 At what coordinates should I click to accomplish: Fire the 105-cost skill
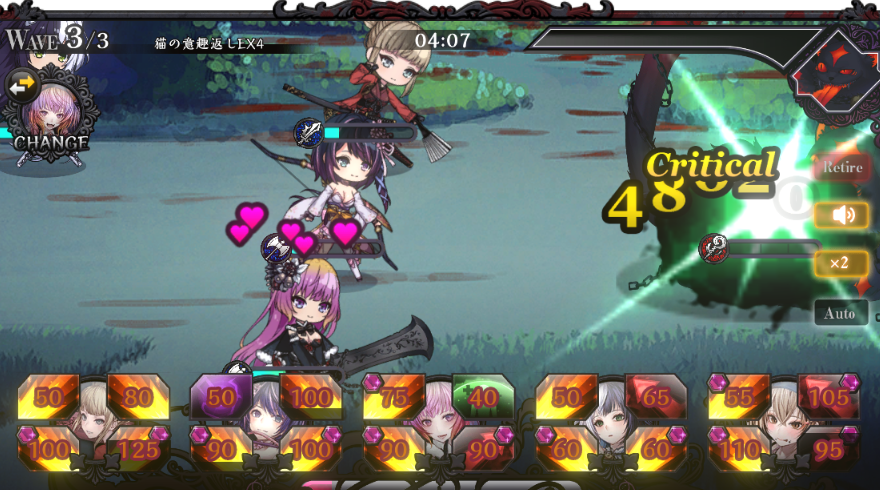(x=828, y=397)
